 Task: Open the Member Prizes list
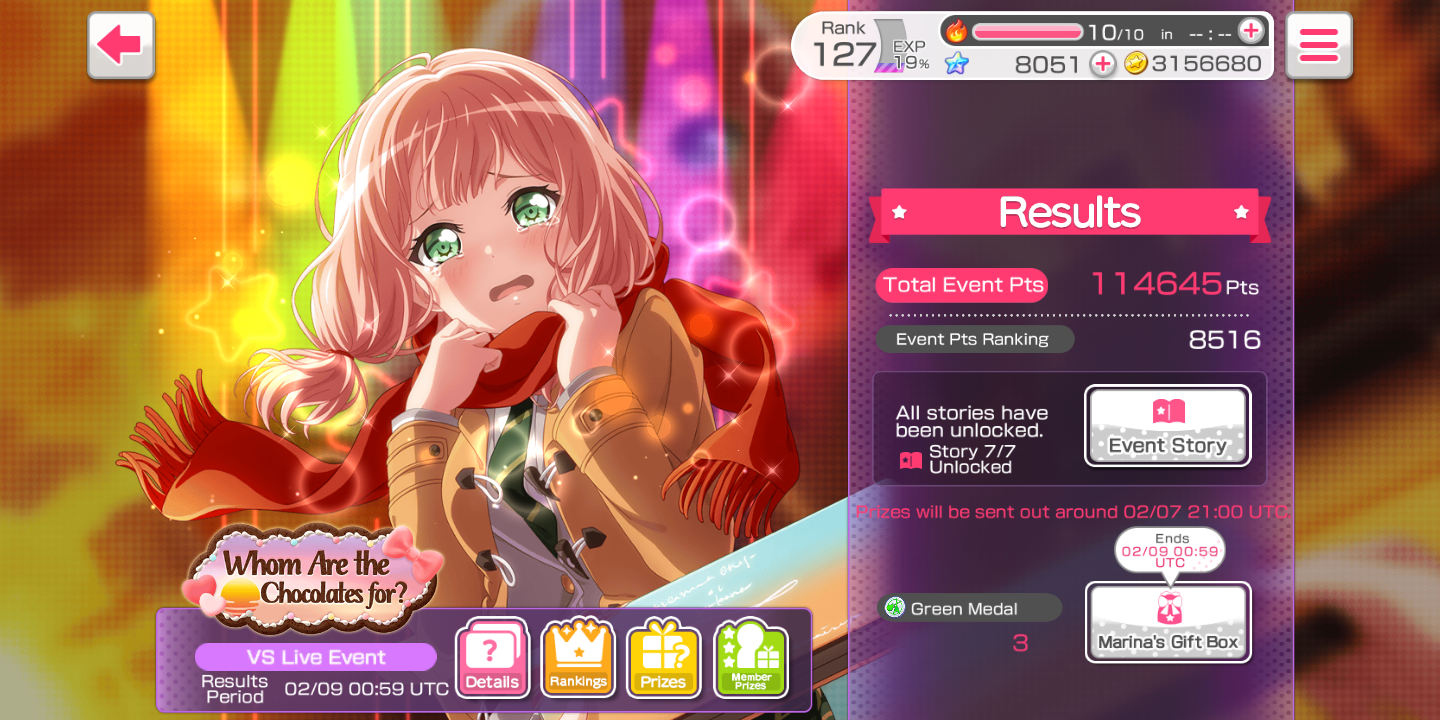(x=750, y=659)
